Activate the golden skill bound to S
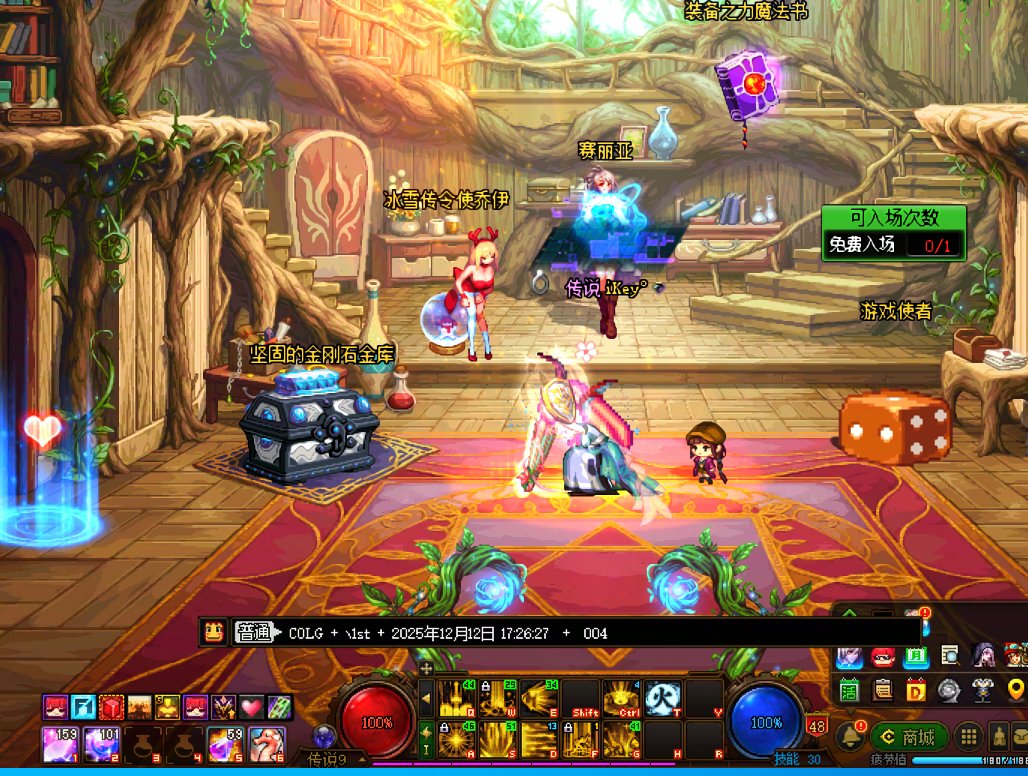This screenshot has height=776, width=1028. [x=497, y=739]
